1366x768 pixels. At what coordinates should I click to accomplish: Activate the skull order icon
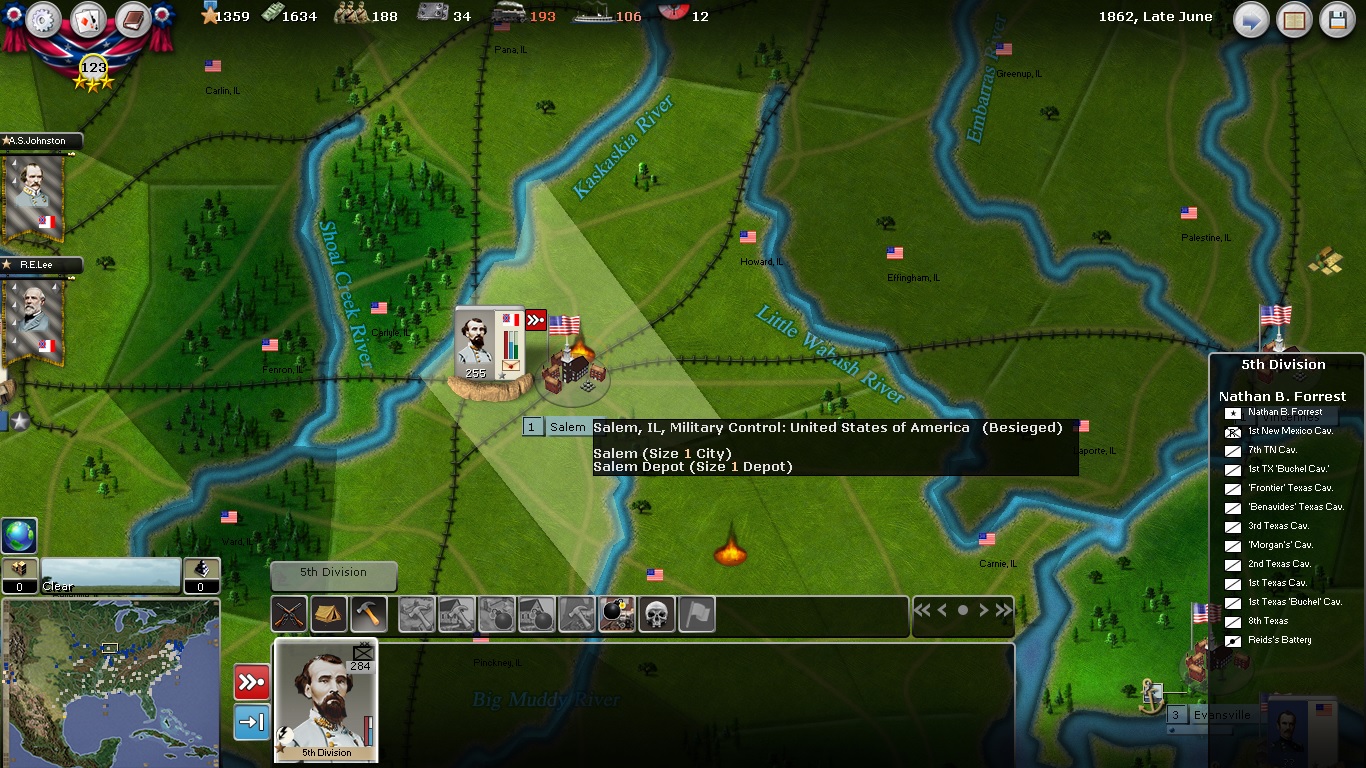pos(657,614)
